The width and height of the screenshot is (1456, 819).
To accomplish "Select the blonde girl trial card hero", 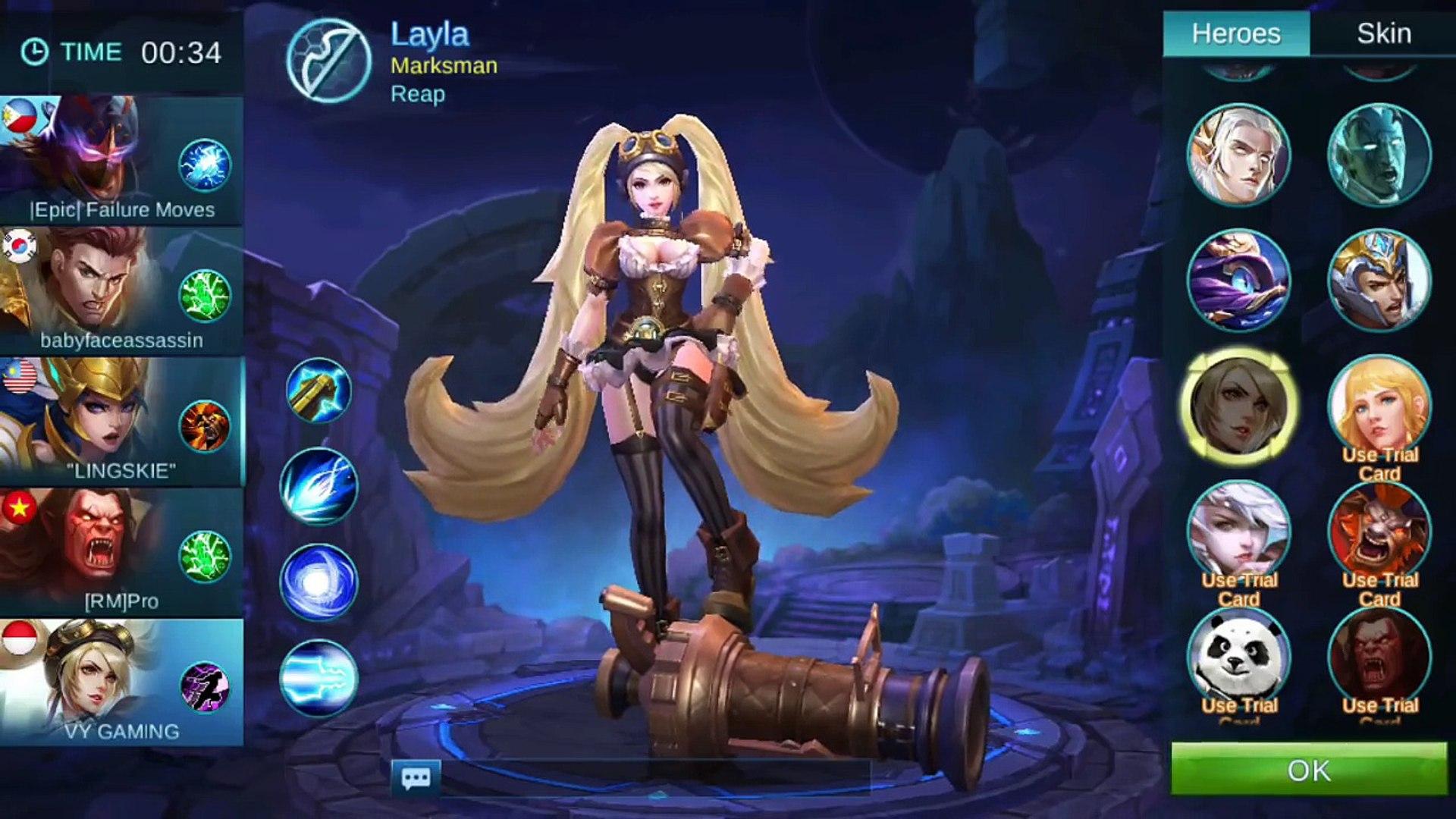I will coord(1379,406).
